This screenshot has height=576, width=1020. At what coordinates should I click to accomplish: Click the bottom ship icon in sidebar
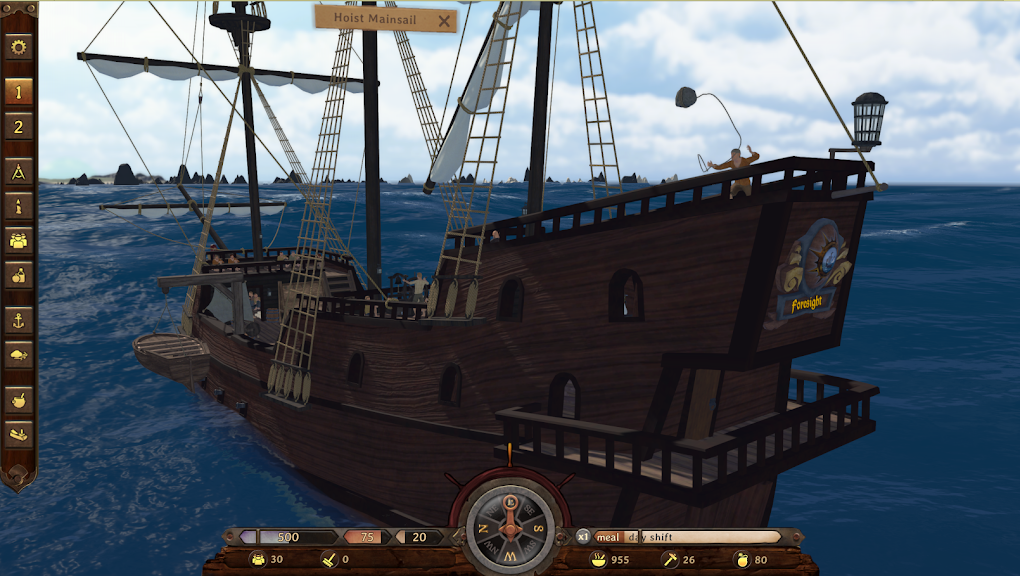(x=19, y=434)
